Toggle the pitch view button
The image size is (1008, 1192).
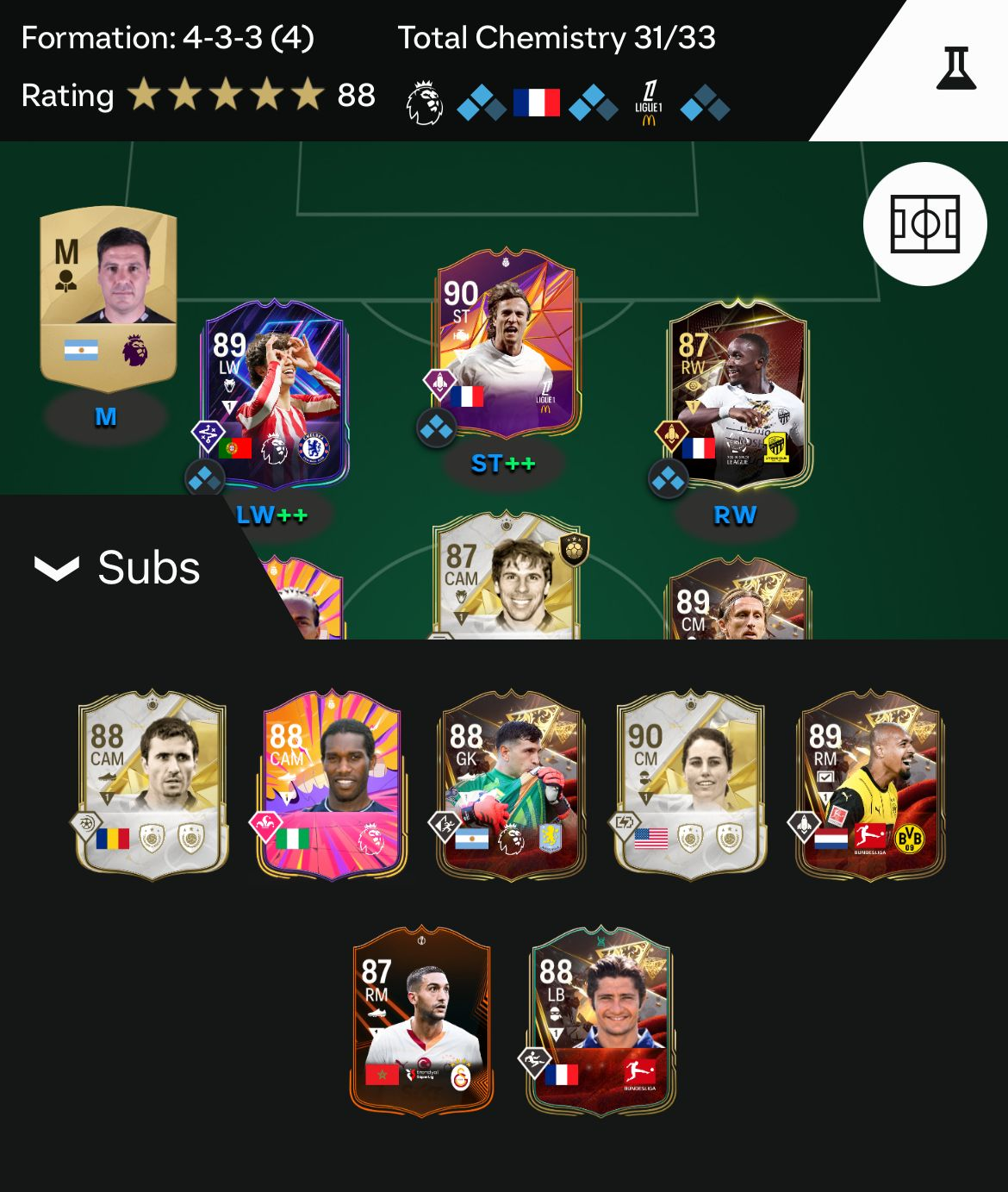[924, 224]
